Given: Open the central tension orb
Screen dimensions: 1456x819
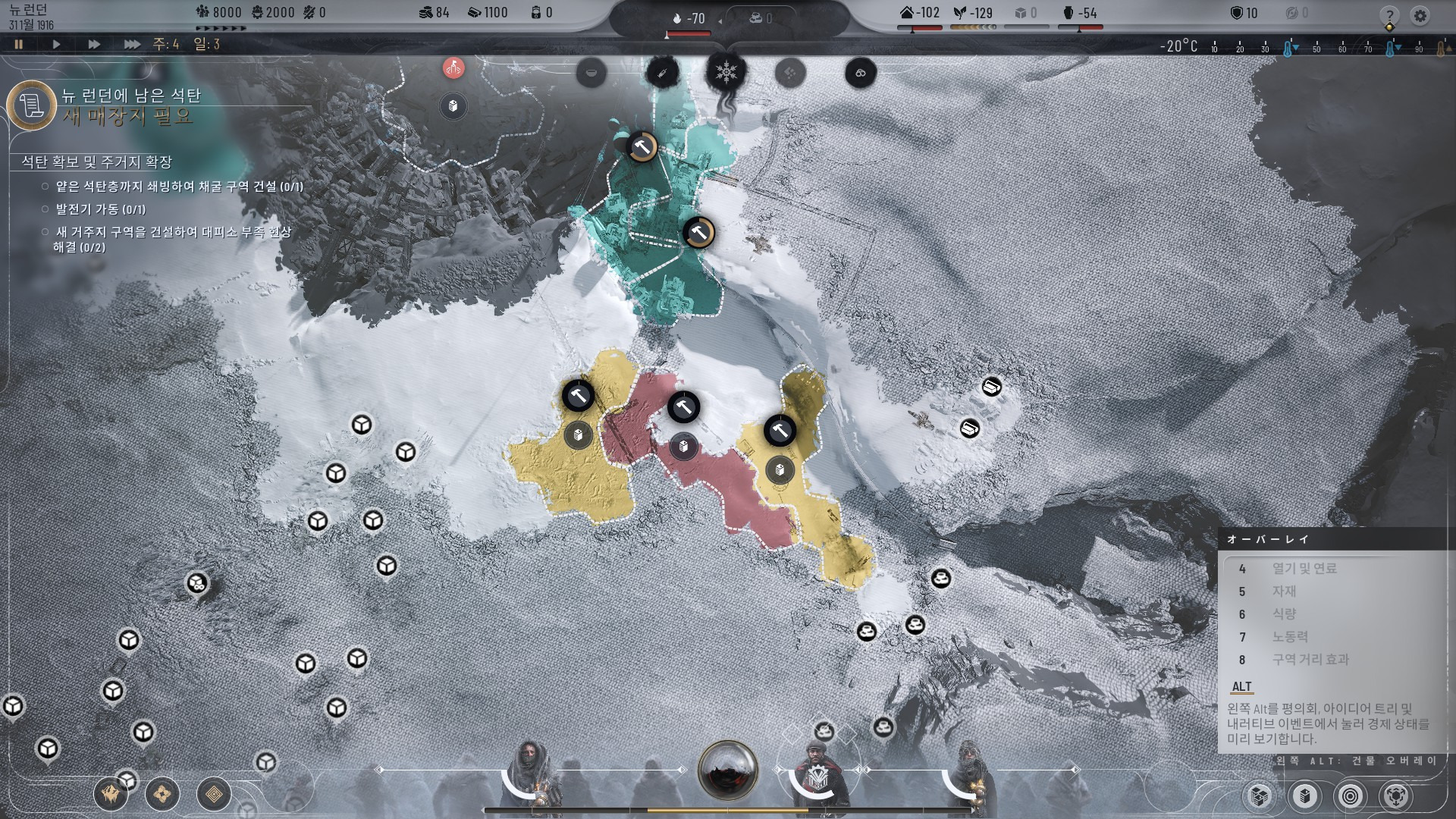Looking at the screenshot, I should pyautogui.click(x=728, y=770).
